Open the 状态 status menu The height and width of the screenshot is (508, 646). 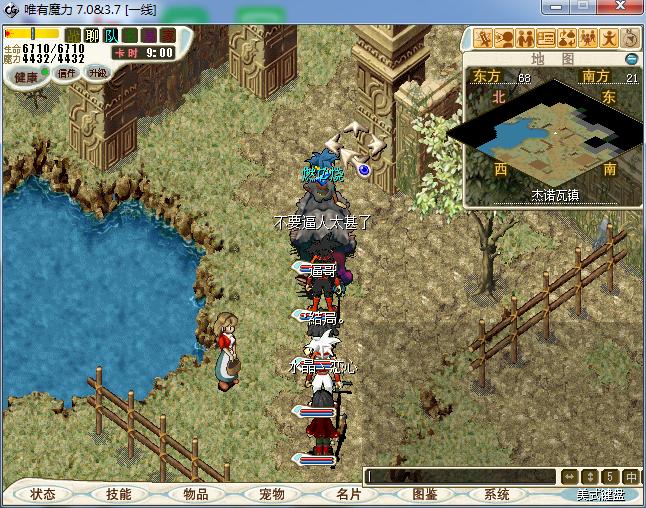click(x=42, y=494)
